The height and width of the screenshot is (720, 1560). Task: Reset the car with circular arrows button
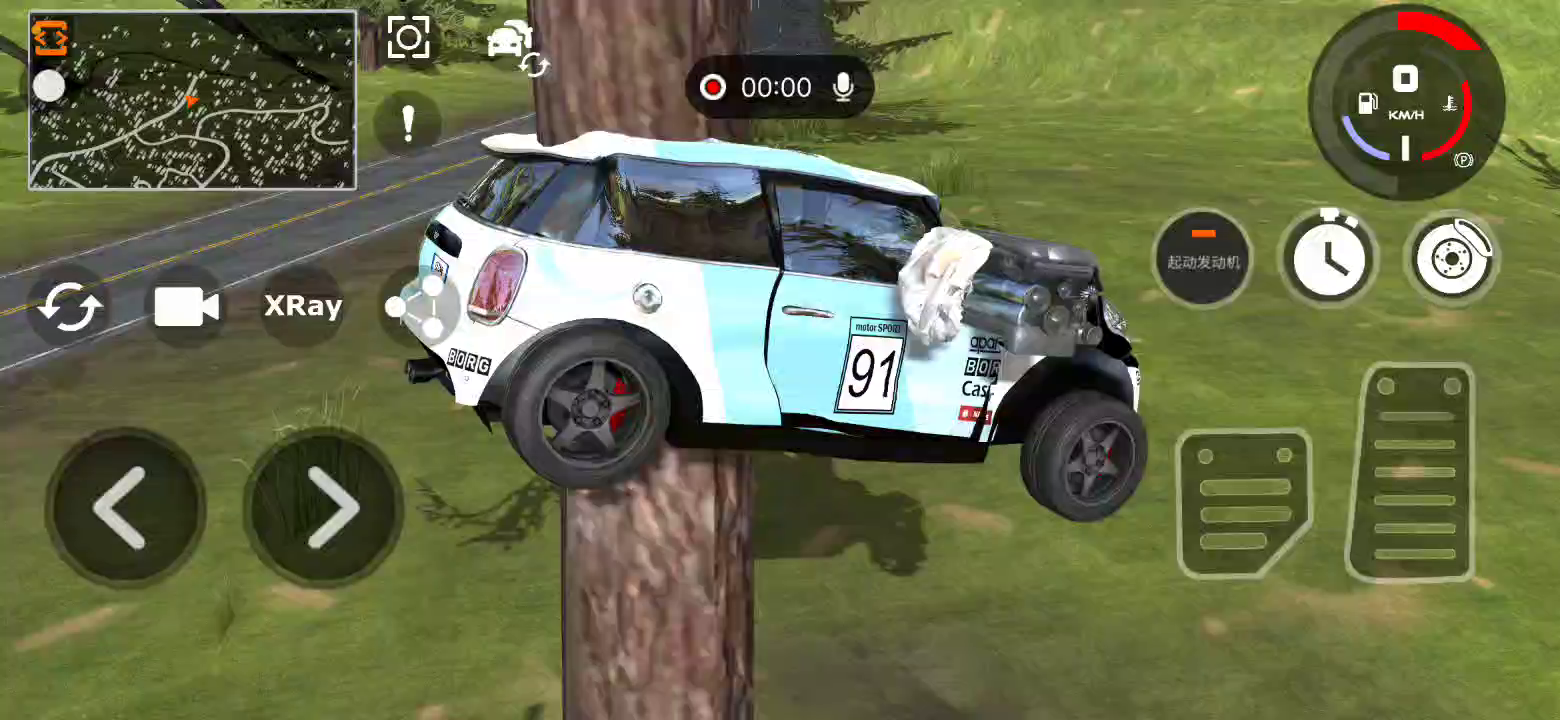tap(68, 306)
